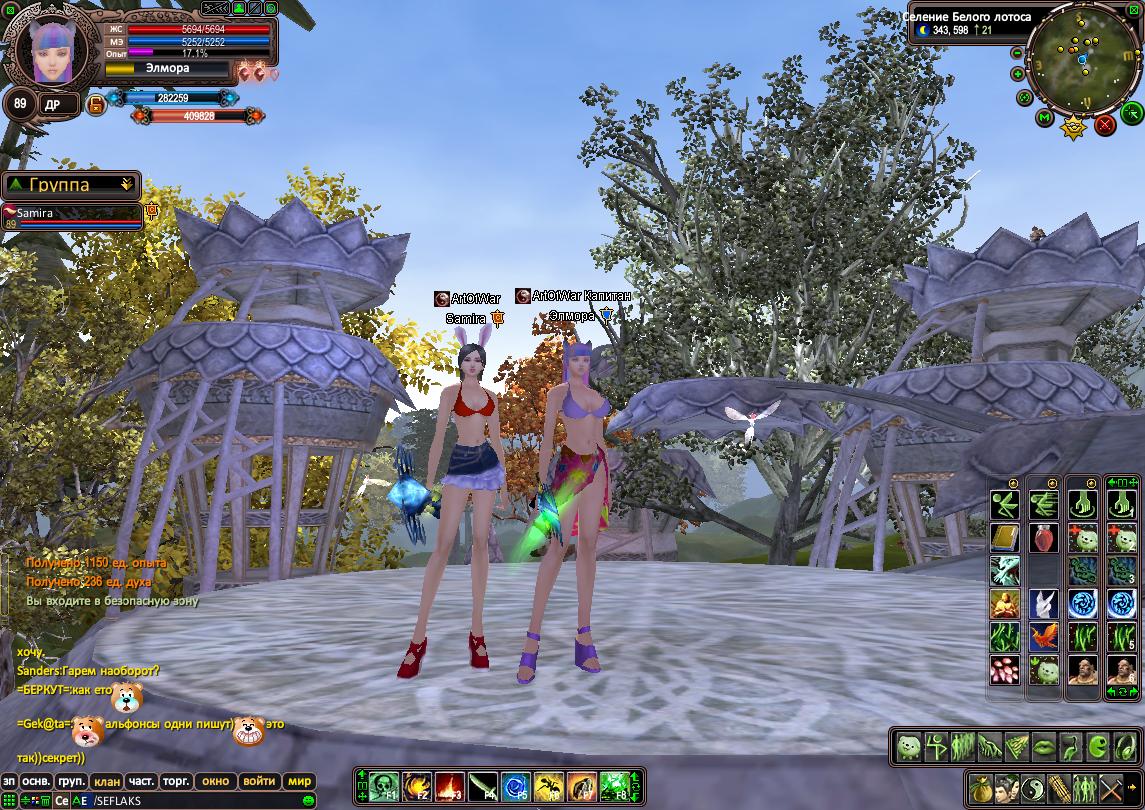The height and width of the screenshot is (810, 1145).
Task: Activate the green skull skill on F1
Action: coord(384,786)
